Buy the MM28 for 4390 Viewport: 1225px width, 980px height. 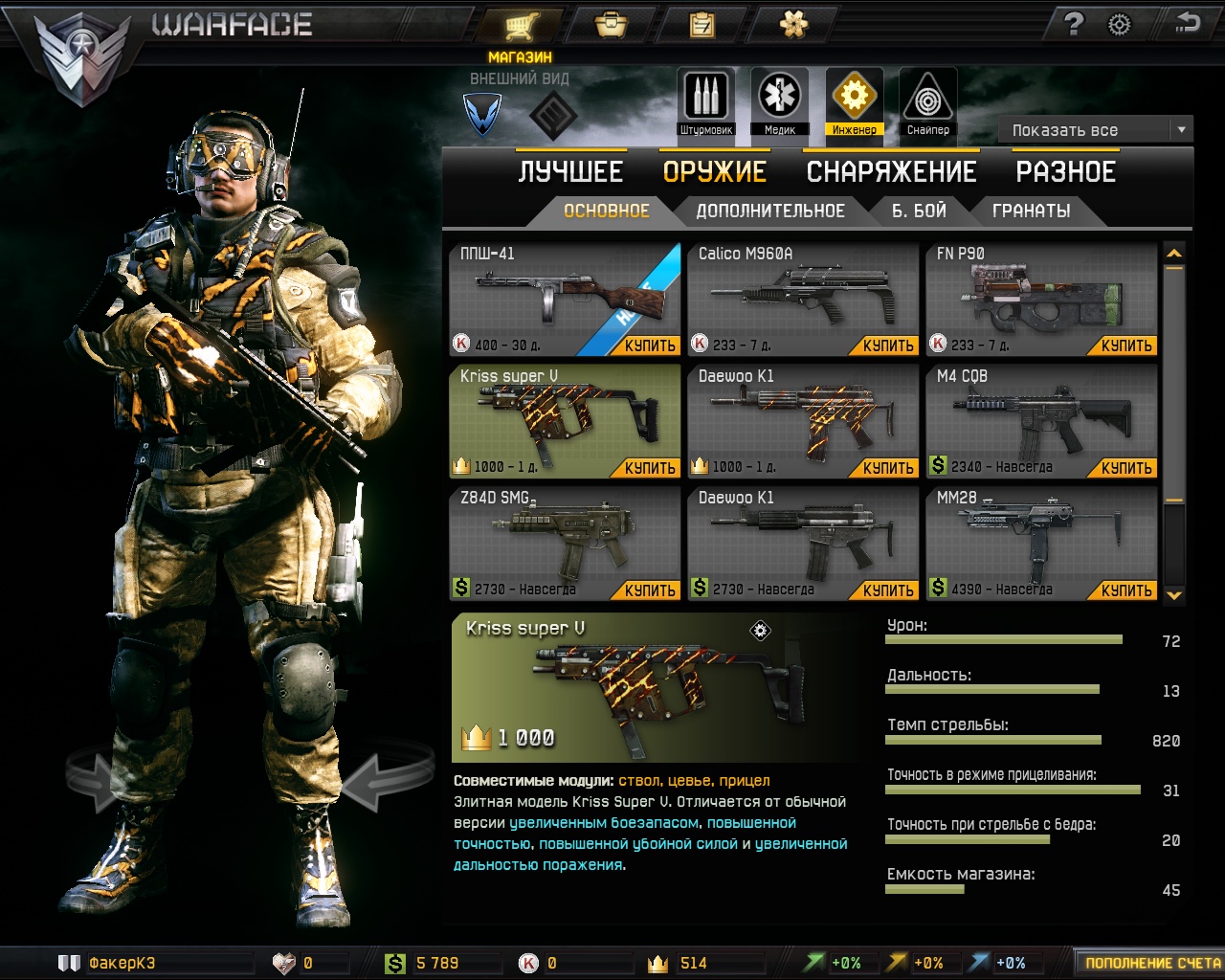[1126, 590]
